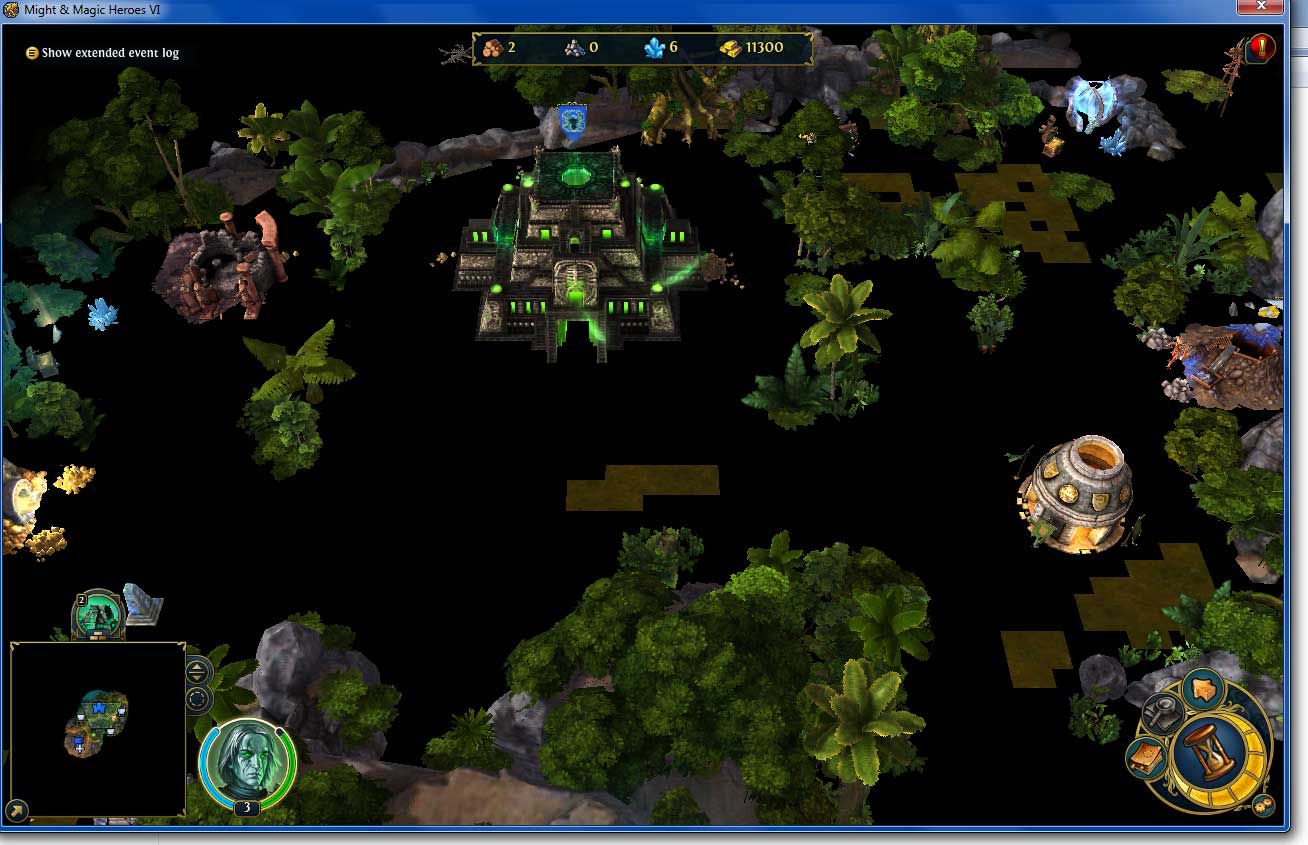Open the spellbook button

1147,758
